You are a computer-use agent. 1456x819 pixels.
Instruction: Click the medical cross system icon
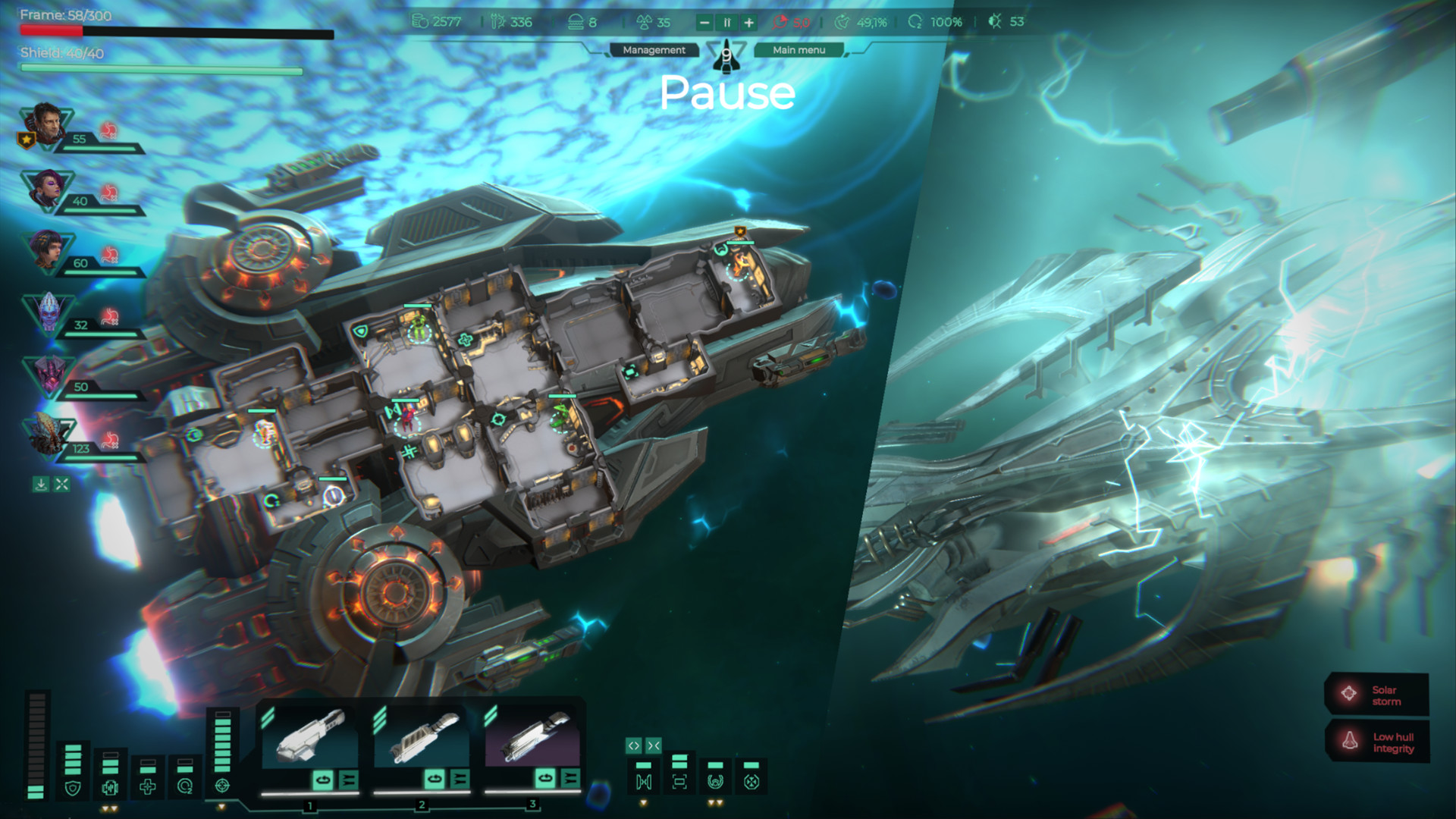[x=147, y=787]
